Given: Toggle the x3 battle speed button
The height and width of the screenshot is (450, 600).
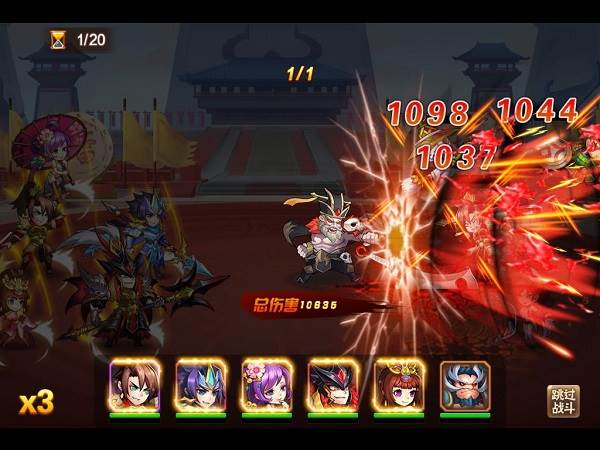Looking at the screenshot, I should [x=36, y=402].
